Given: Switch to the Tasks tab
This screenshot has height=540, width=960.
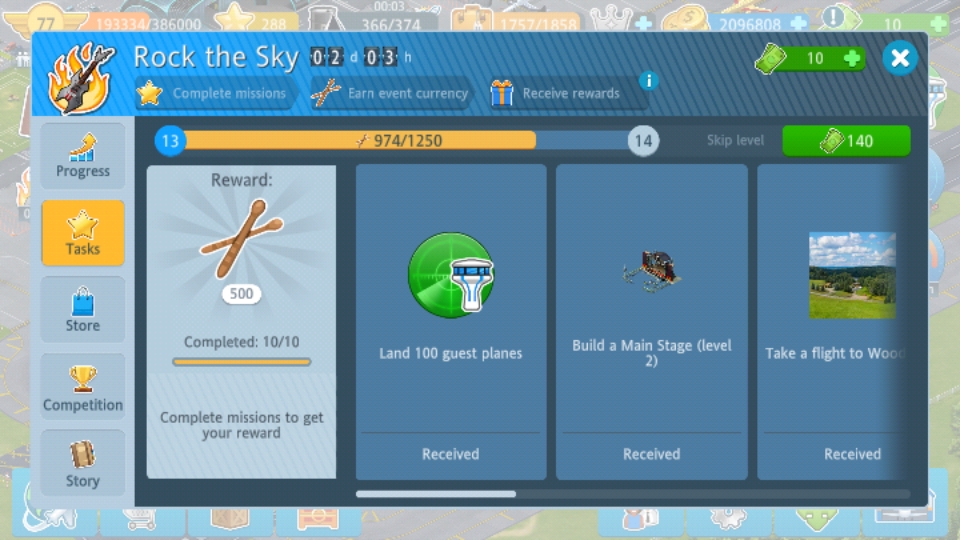Looking at the screenshot, I should (x=83, y=233).
